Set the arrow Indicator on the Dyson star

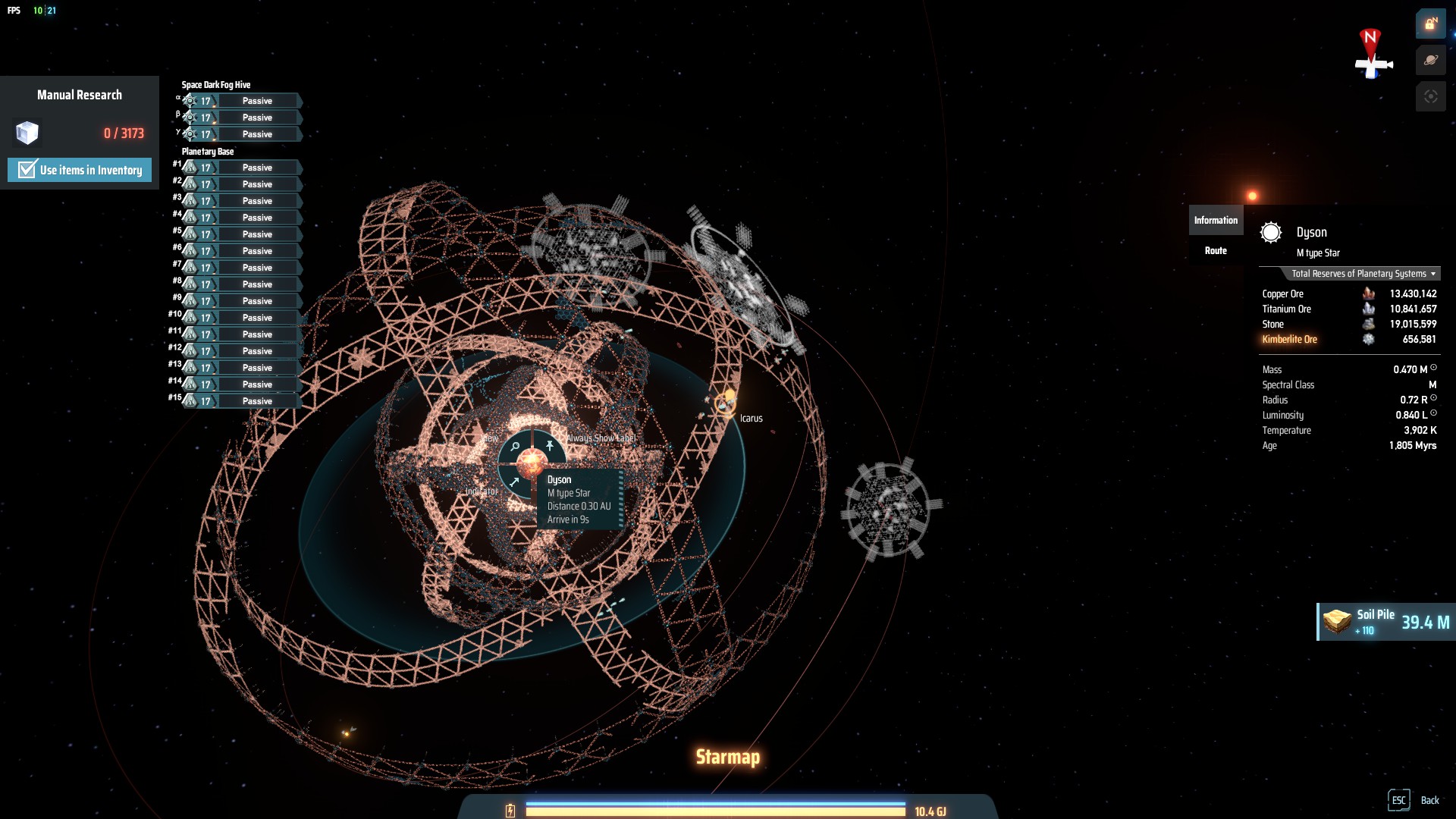pyautogui.click(x=514, y=482)
